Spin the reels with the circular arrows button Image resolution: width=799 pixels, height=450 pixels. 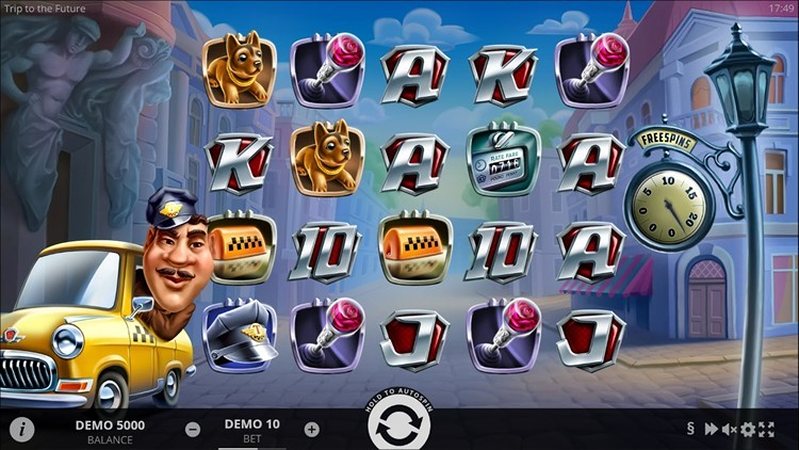tap(398, 426)
